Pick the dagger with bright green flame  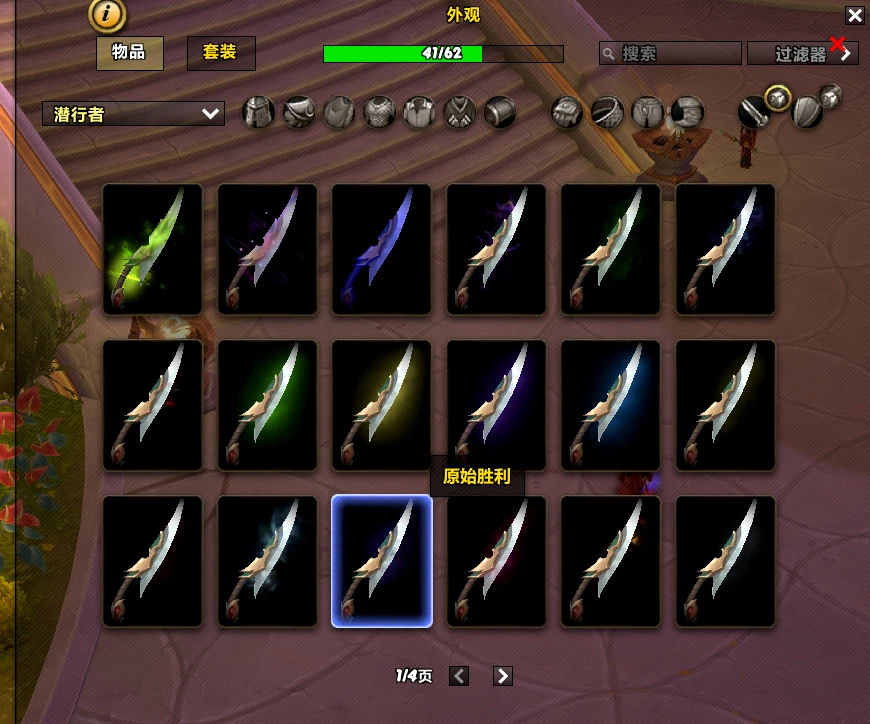[153, 249]
